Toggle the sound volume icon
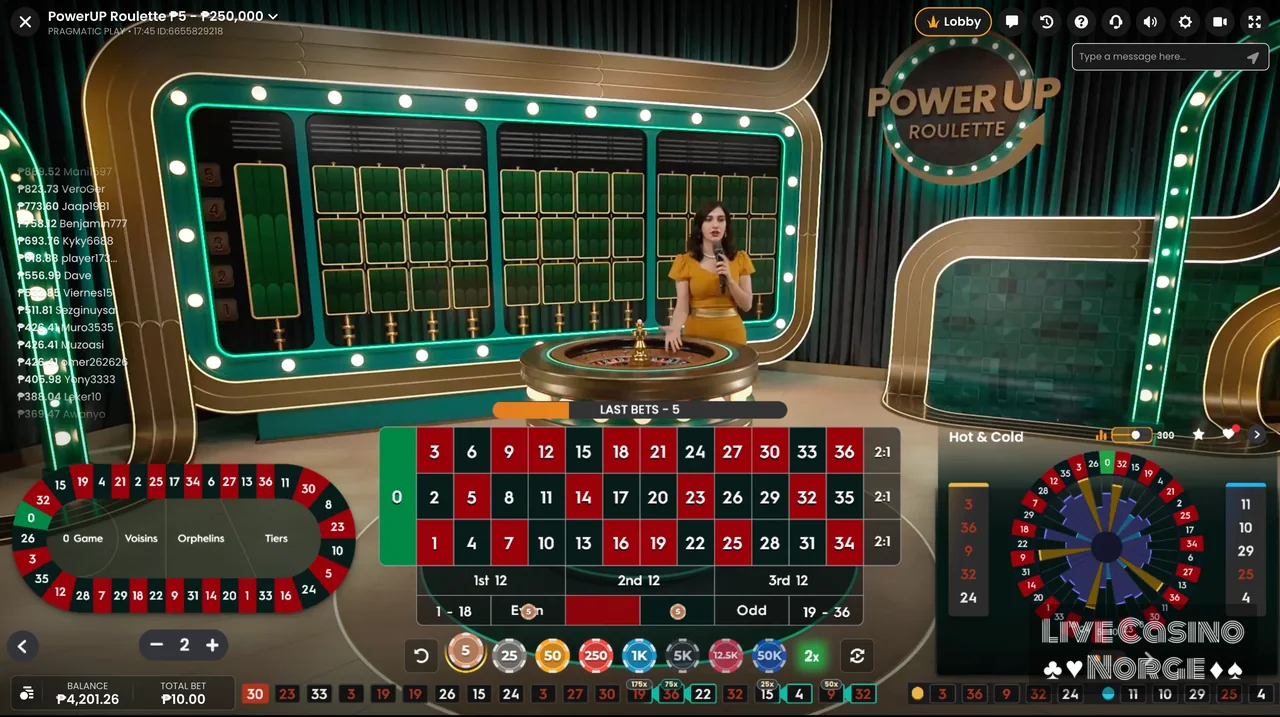This screenshot has height=717, width=1280. click(x=1150, y=22)
